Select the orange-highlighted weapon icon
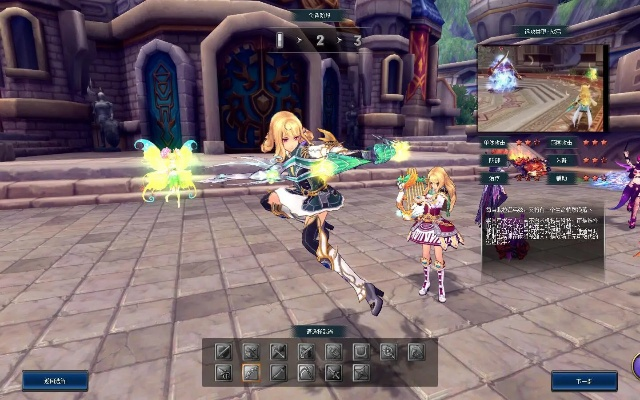The image size is (640, 400). pyautogui.click(x=250, y=372)
